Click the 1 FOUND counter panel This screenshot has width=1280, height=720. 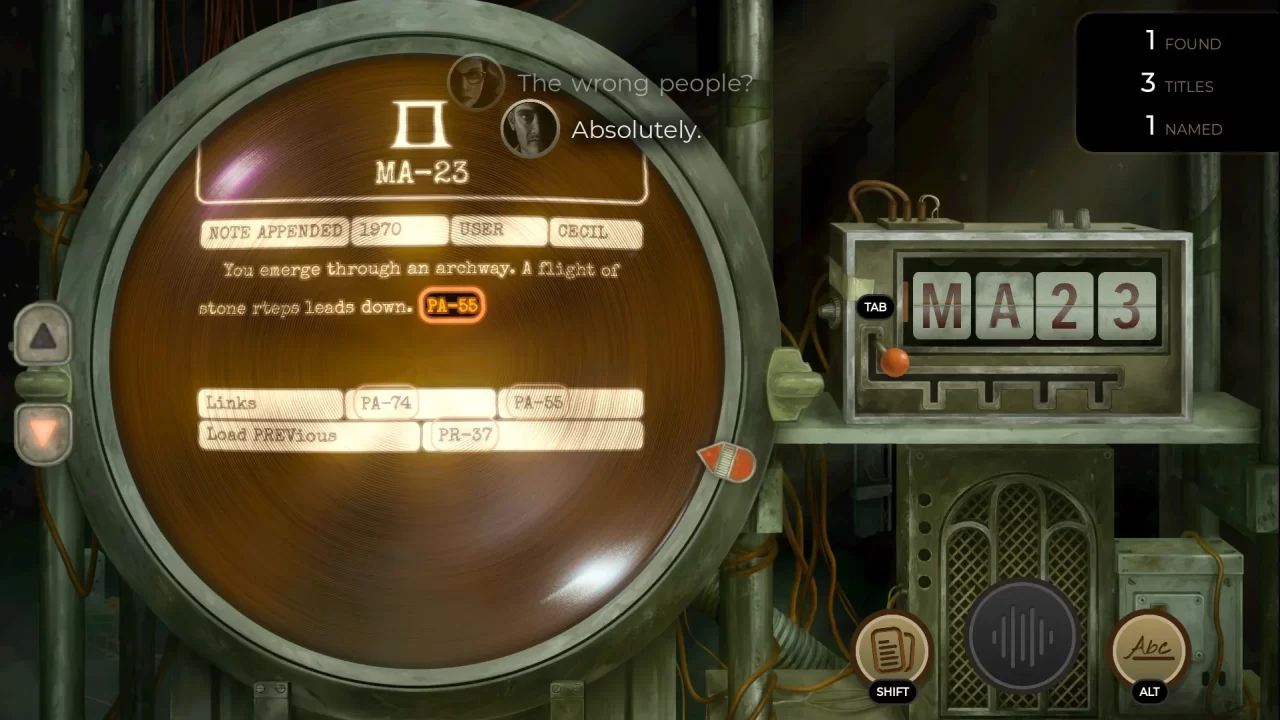click(1180, 43)
